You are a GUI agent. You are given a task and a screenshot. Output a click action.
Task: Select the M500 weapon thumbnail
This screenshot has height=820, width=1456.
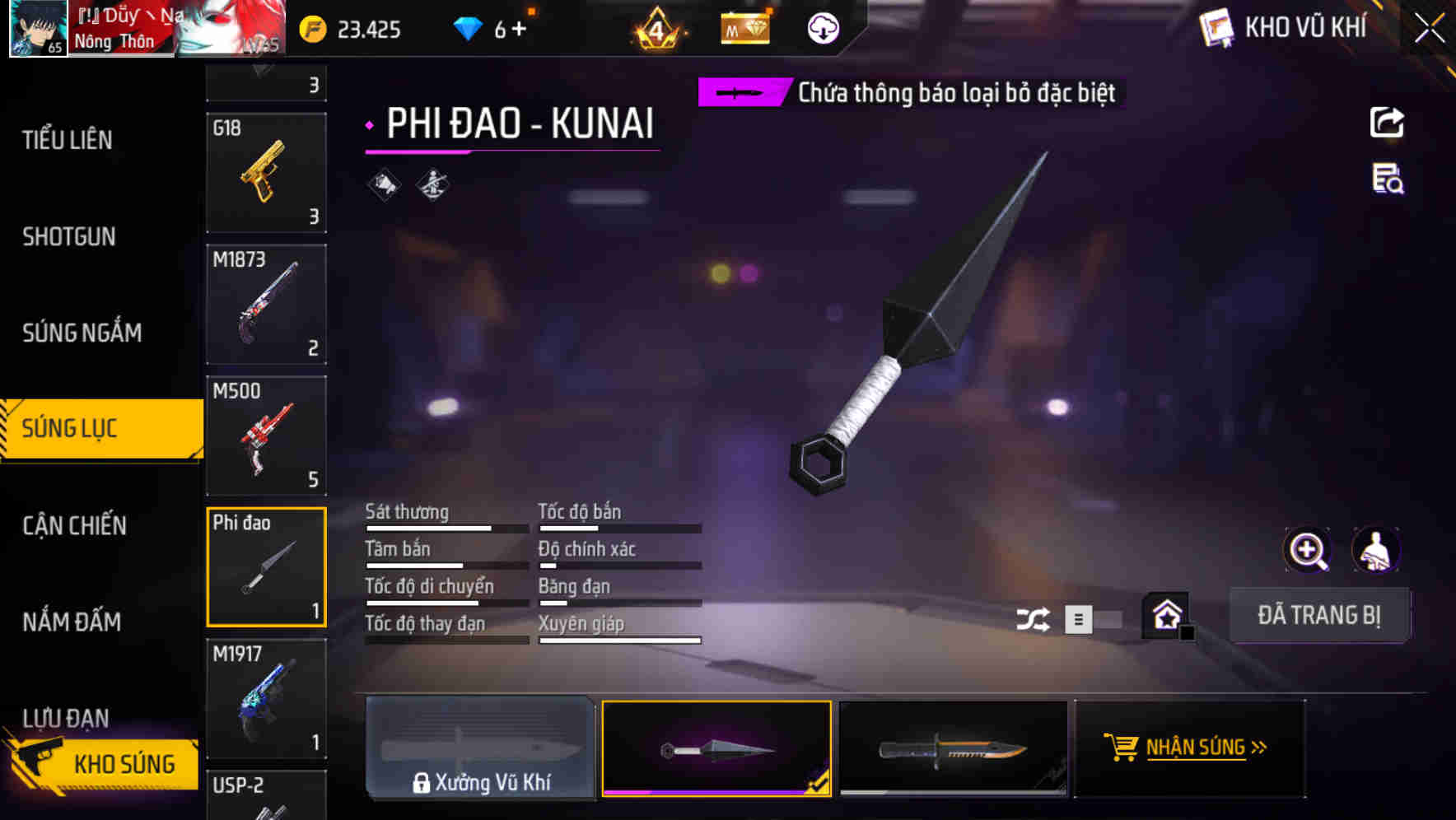[x=266, y=436]
